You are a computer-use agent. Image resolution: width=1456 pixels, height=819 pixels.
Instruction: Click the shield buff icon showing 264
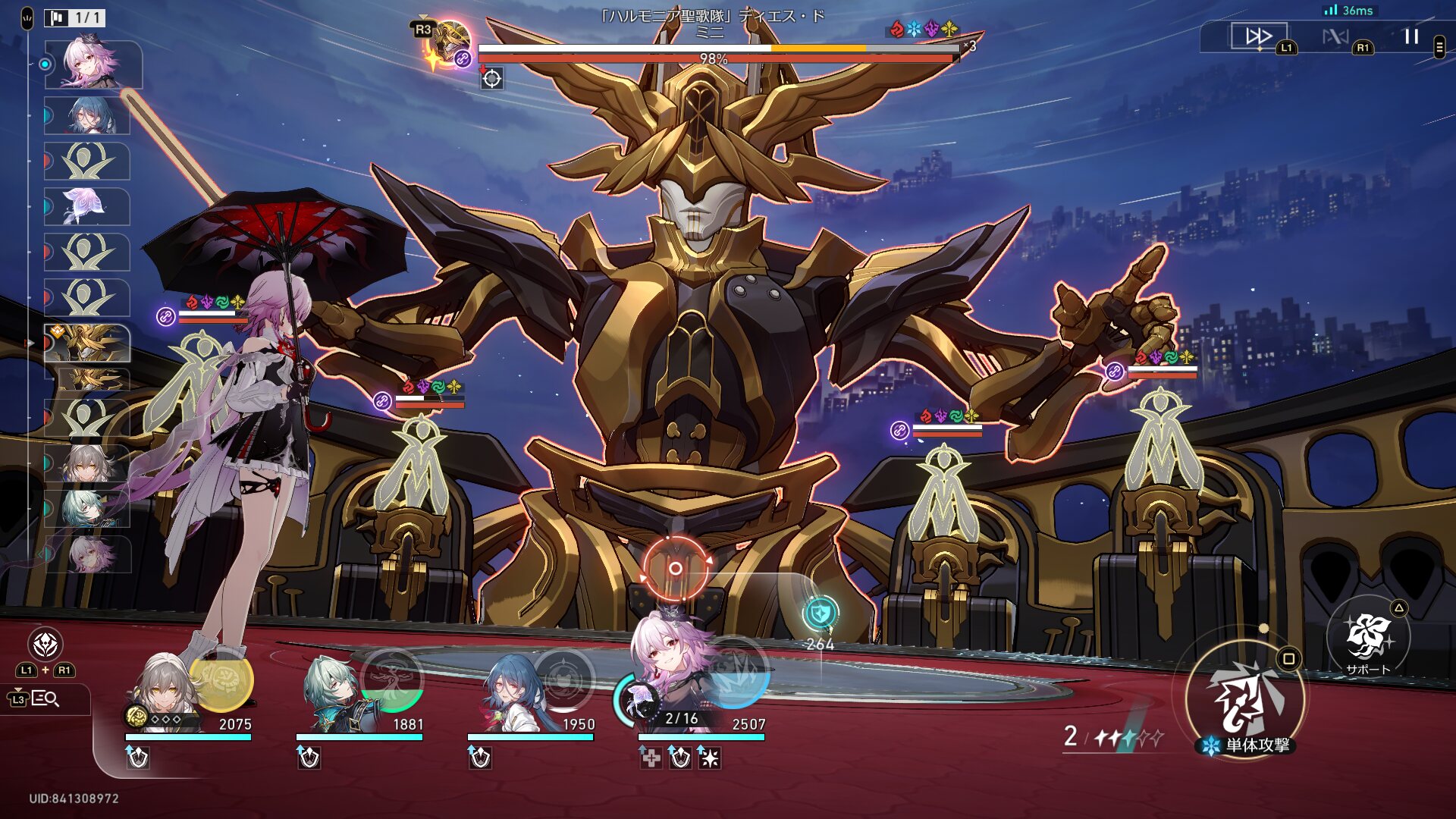820,613
